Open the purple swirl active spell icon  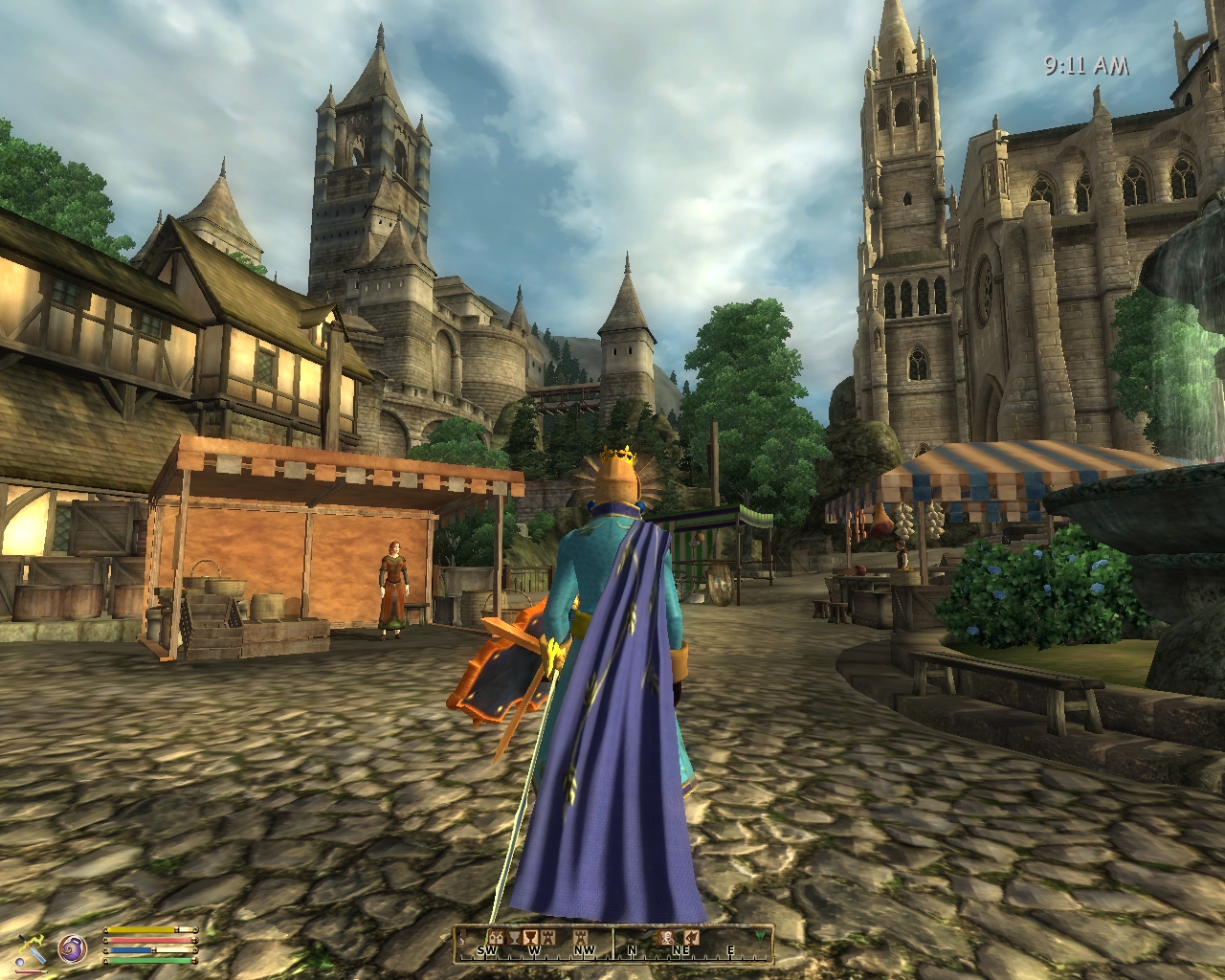(x=73, y=948)
